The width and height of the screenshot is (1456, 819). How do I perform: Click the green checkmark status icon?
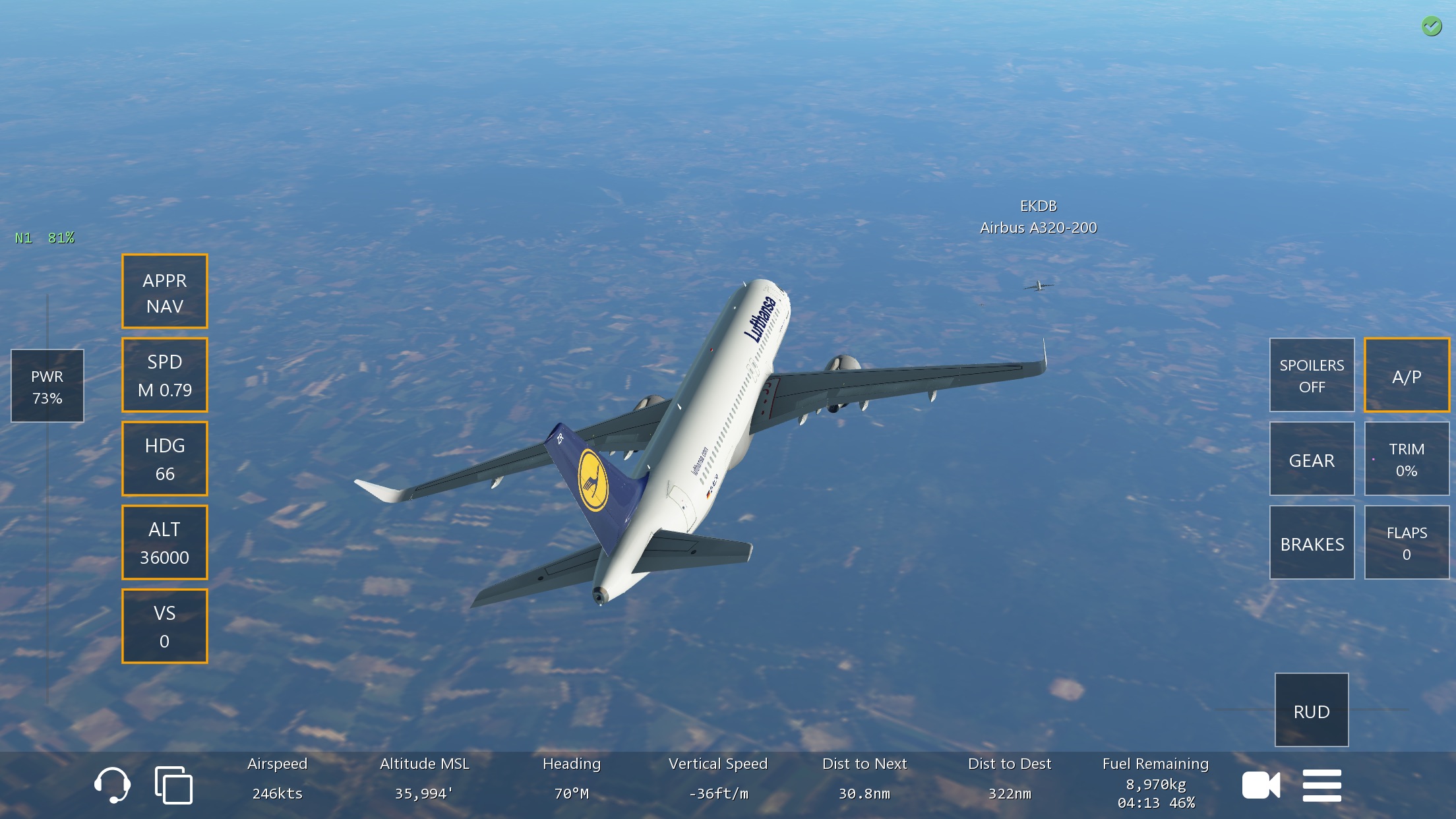pyautogui.click(x=1431, y=26)
